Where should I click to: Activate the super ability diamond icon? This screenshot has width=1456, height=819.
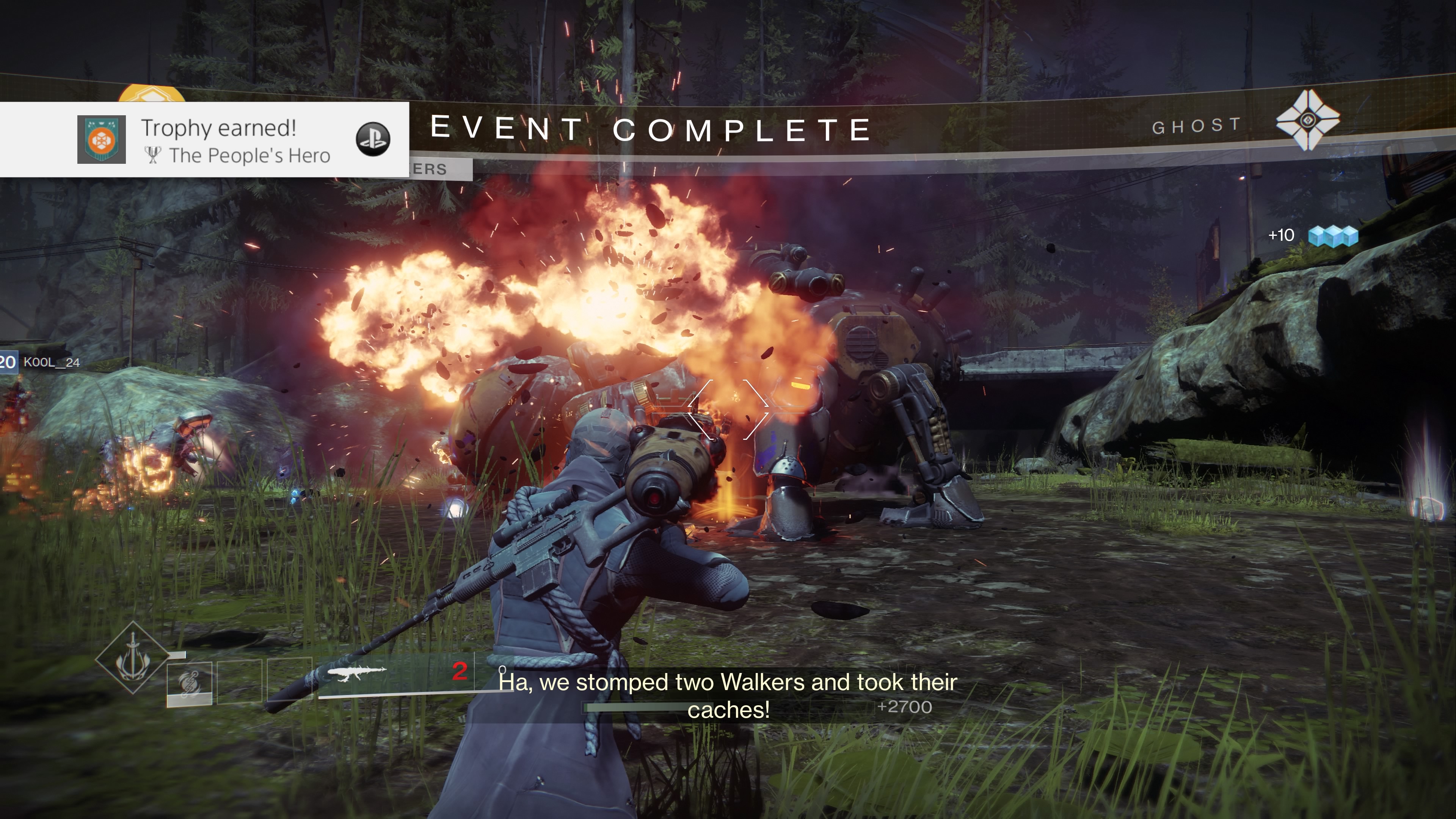[x=133, y=657]
